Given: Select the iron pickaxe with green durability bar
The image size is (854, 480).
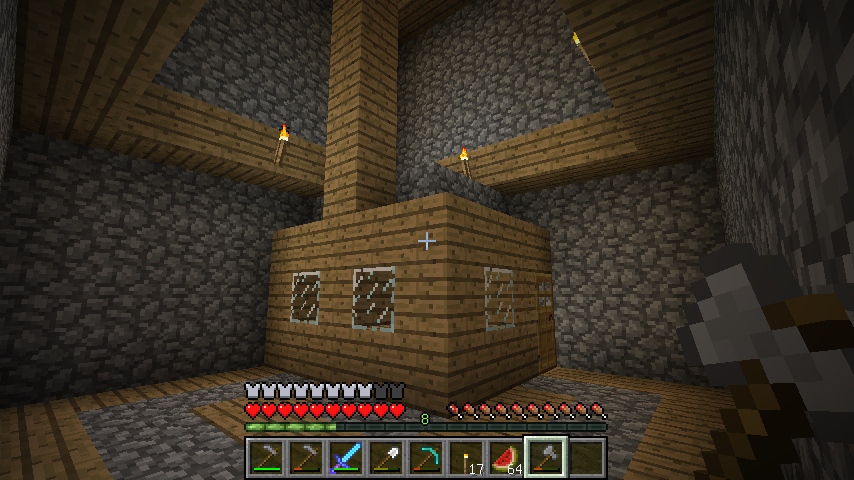Looking at the screenshot, I should tap(265, 457).
